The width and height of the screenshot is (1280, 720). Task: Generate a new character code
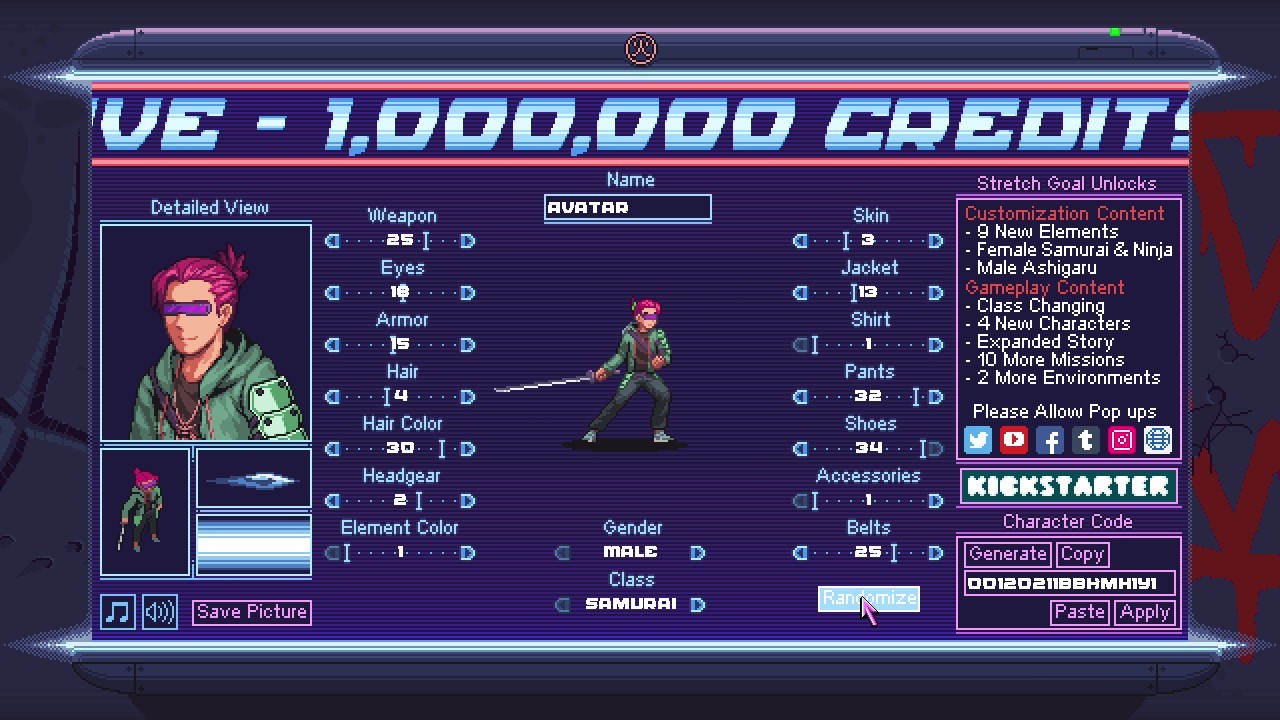click(x=1006, y=553)
